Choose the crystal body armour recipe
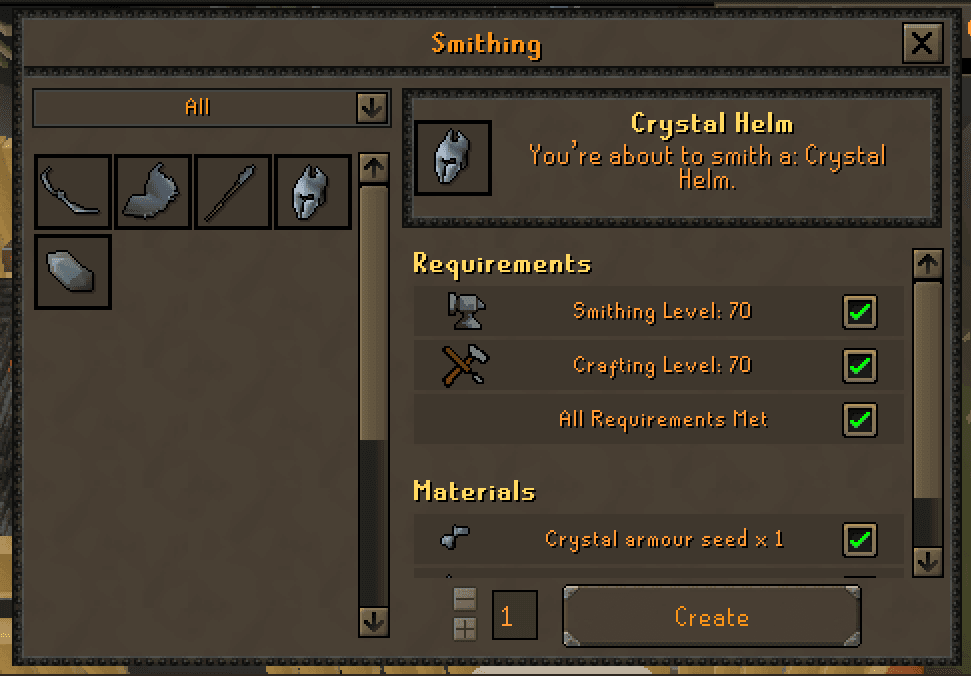The image size is (971, 676). (x=153, y=191)
